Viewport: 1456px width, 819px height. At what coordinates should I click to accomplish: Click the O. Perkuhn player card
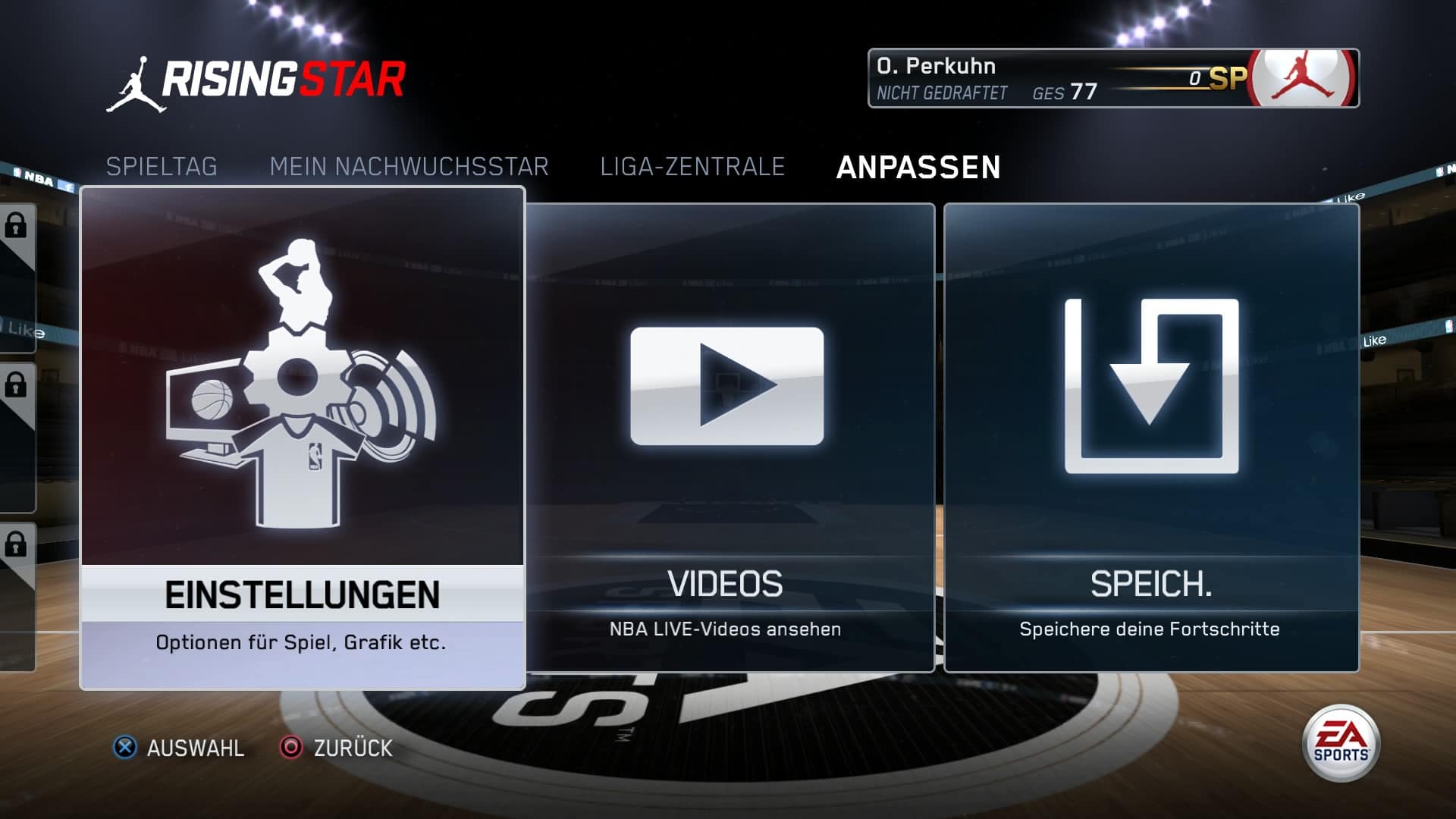[x=1112, y=79]
